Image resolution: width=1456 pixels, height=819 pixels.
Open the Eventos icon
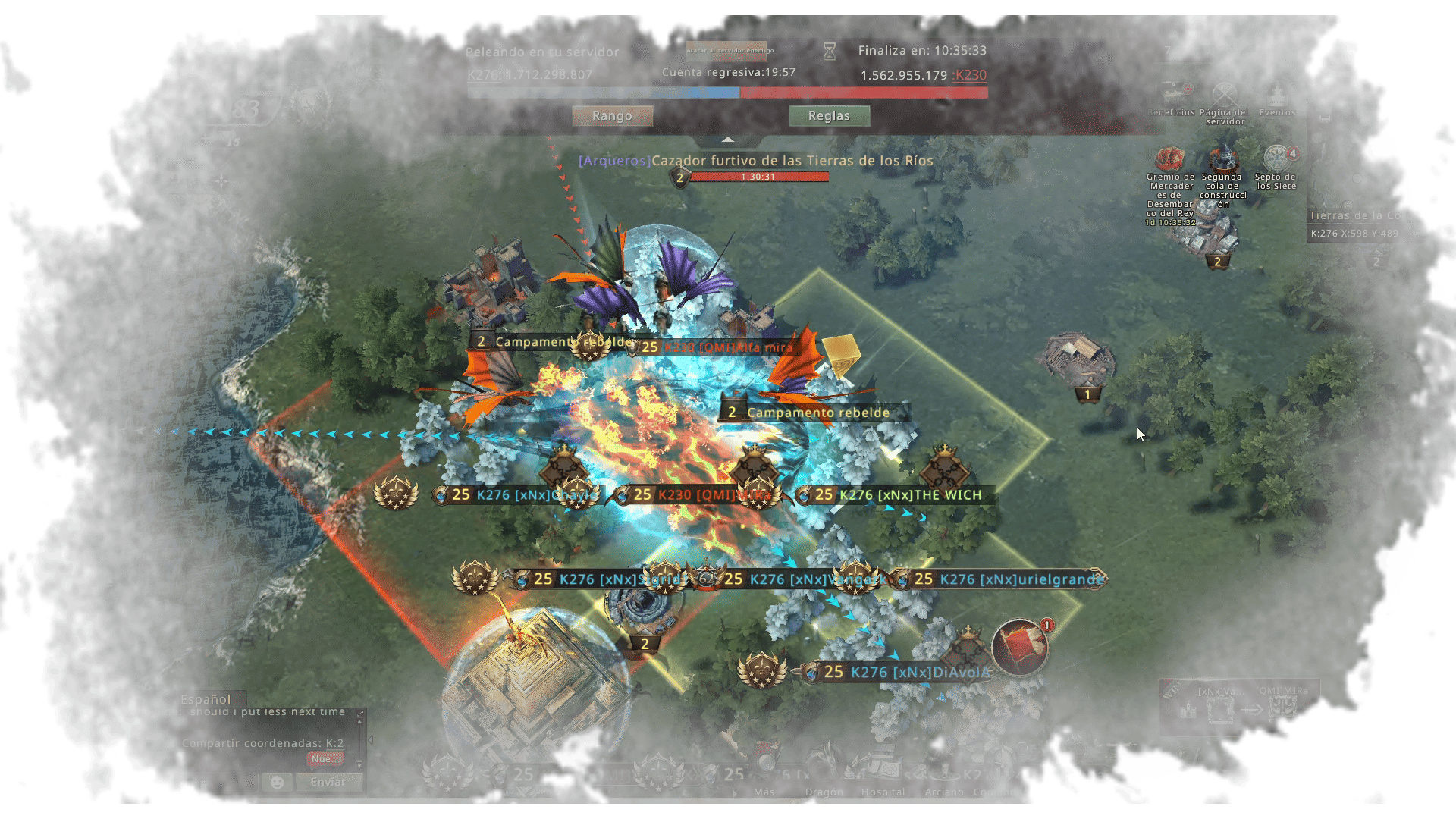pos(1277,96)
